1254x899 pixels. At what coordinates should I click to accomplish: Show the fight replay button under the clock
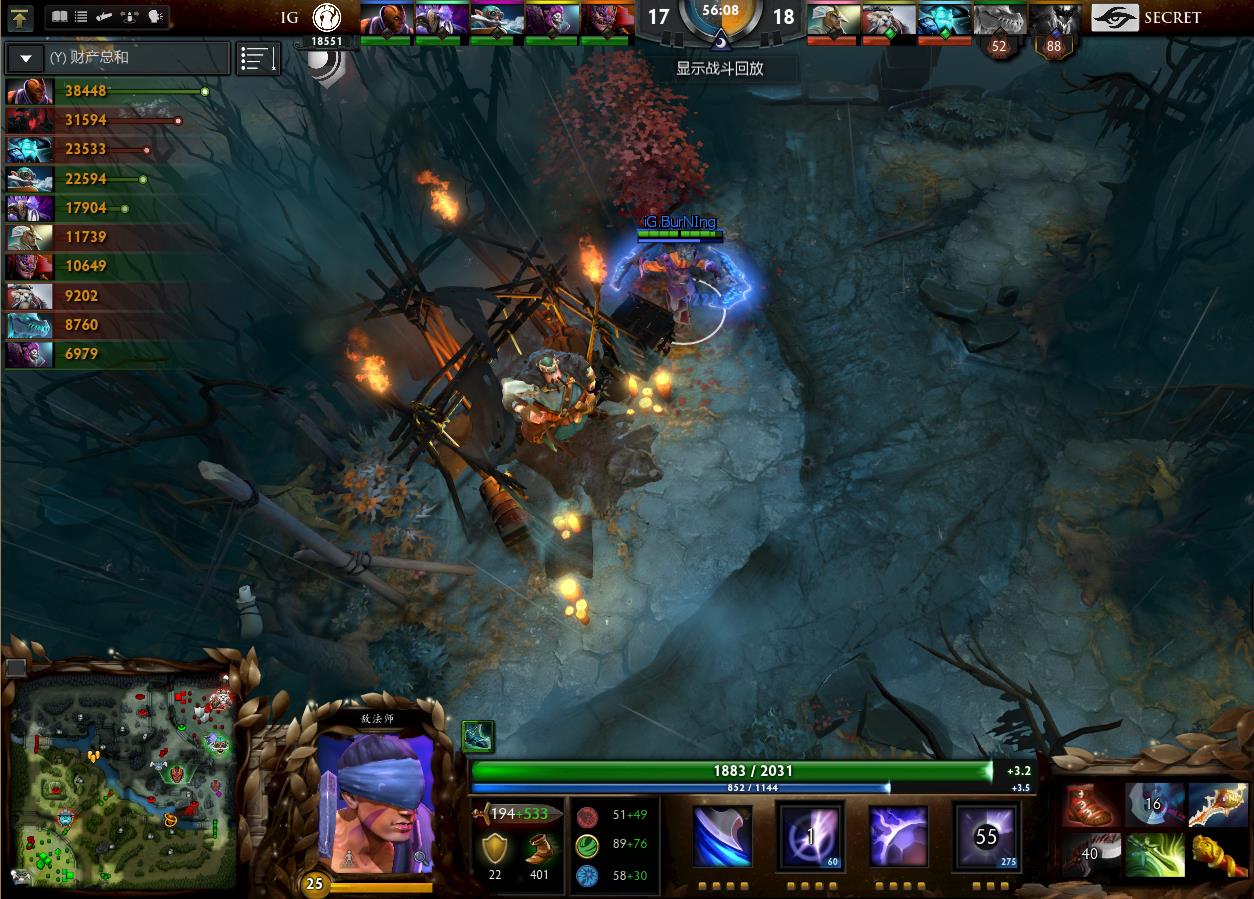(x=720, y=69)
